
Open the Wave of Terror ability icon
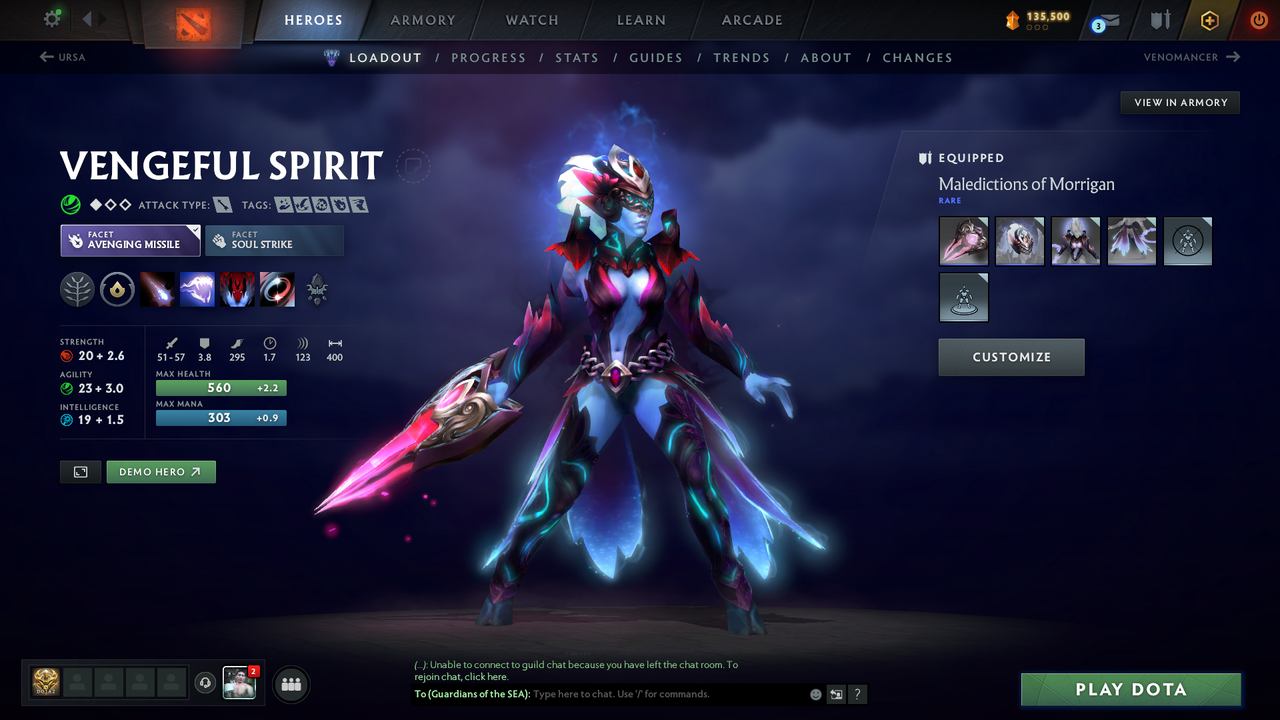(198, 289)
